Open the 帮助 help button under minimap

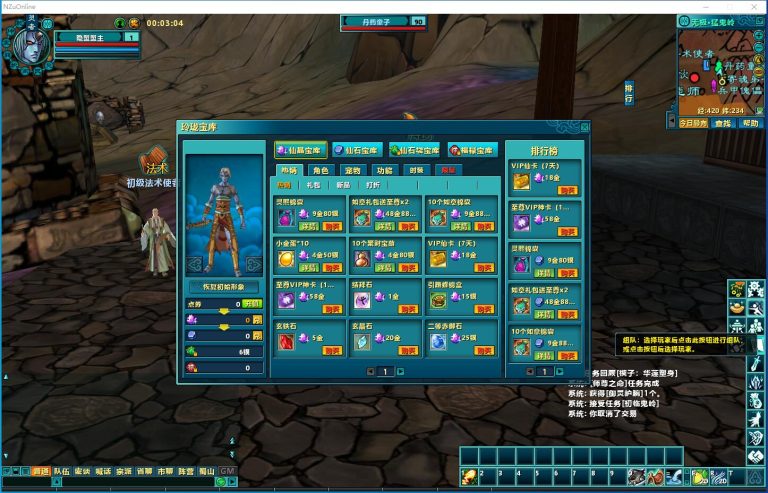click(750, 123)
